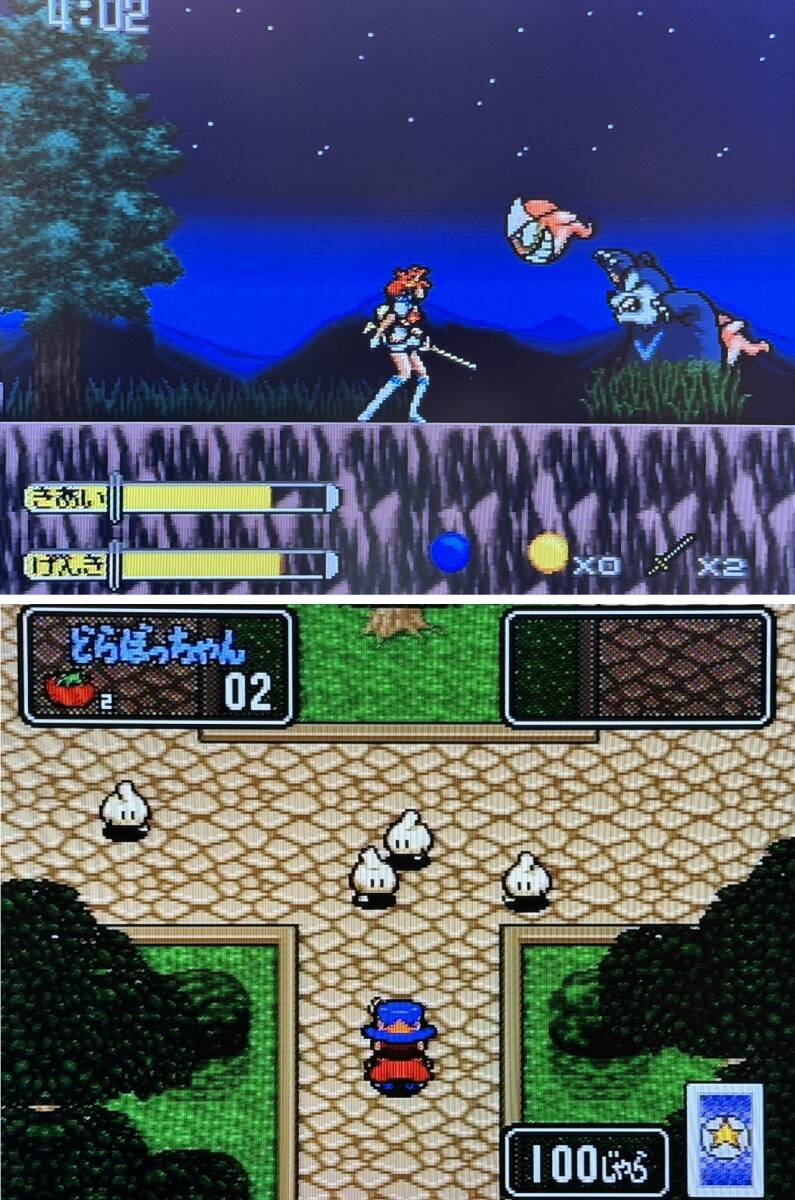Select the yellow orb item icon
The width and height of the screenshot is (795, 1200).
click(x=547, y=552)
